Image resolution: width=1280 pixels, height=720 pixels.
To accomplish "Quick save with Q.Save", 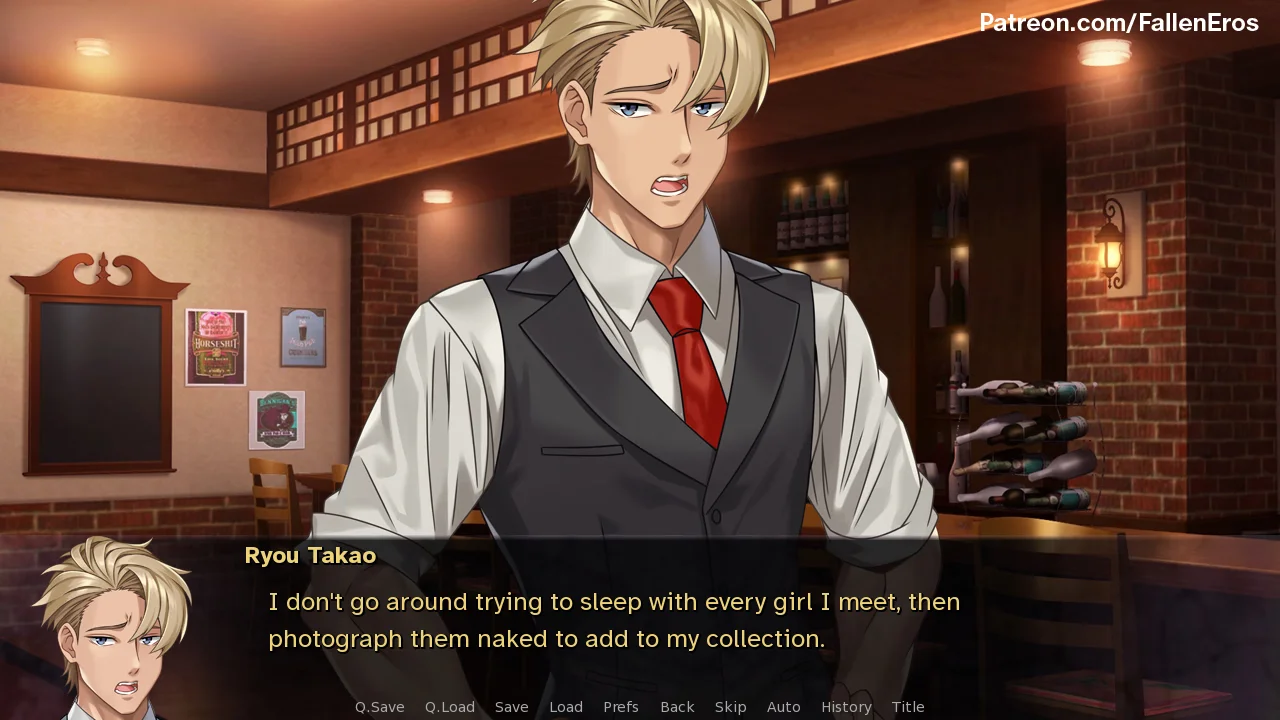I will (379, 707).
